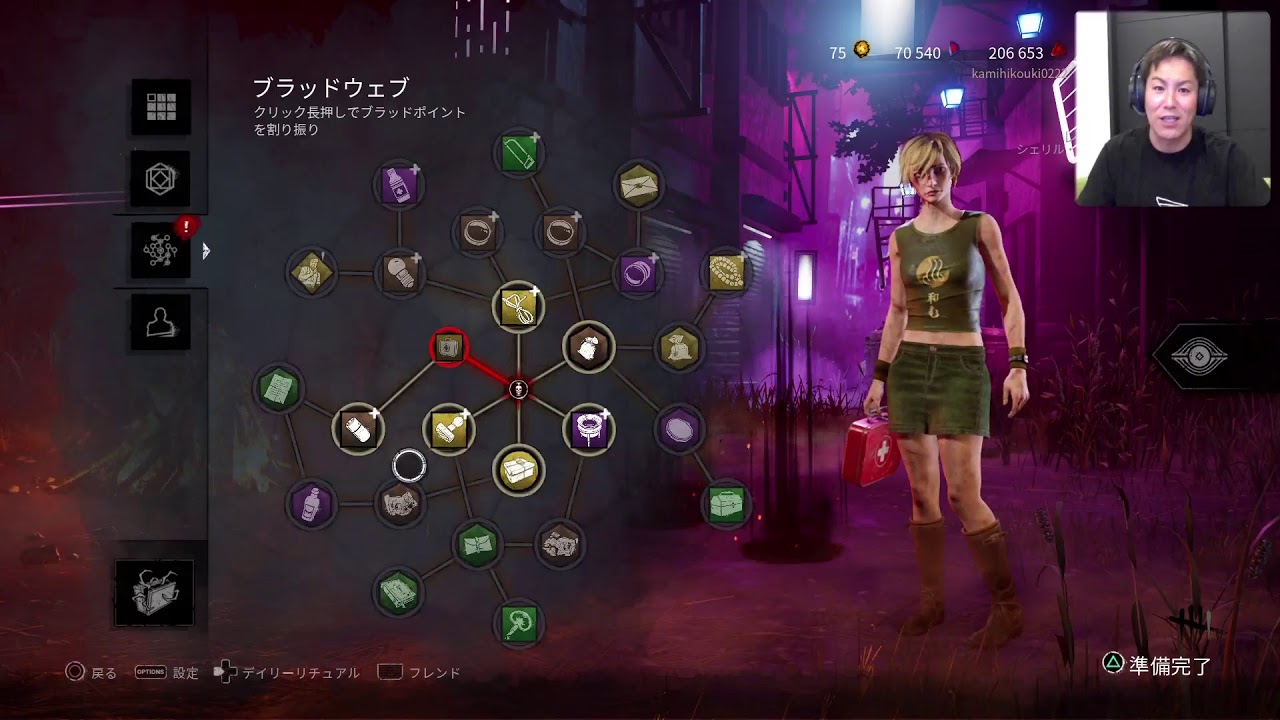
Task: Pick the yellow figure offering node
Action: [311, 272]
